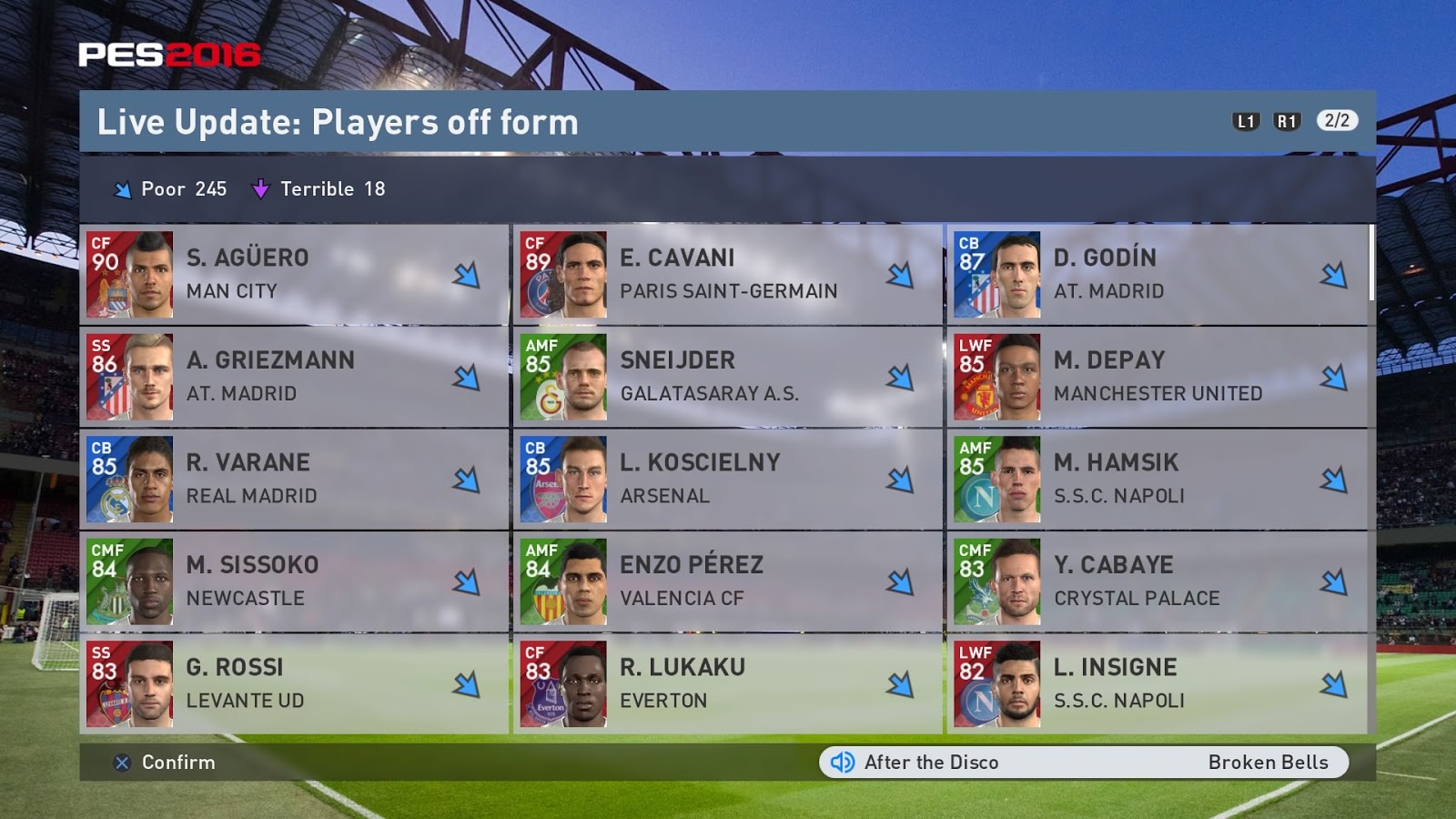Select D. Godín player card
The height and width of the screenshot is (819, 1456).
1157,274
